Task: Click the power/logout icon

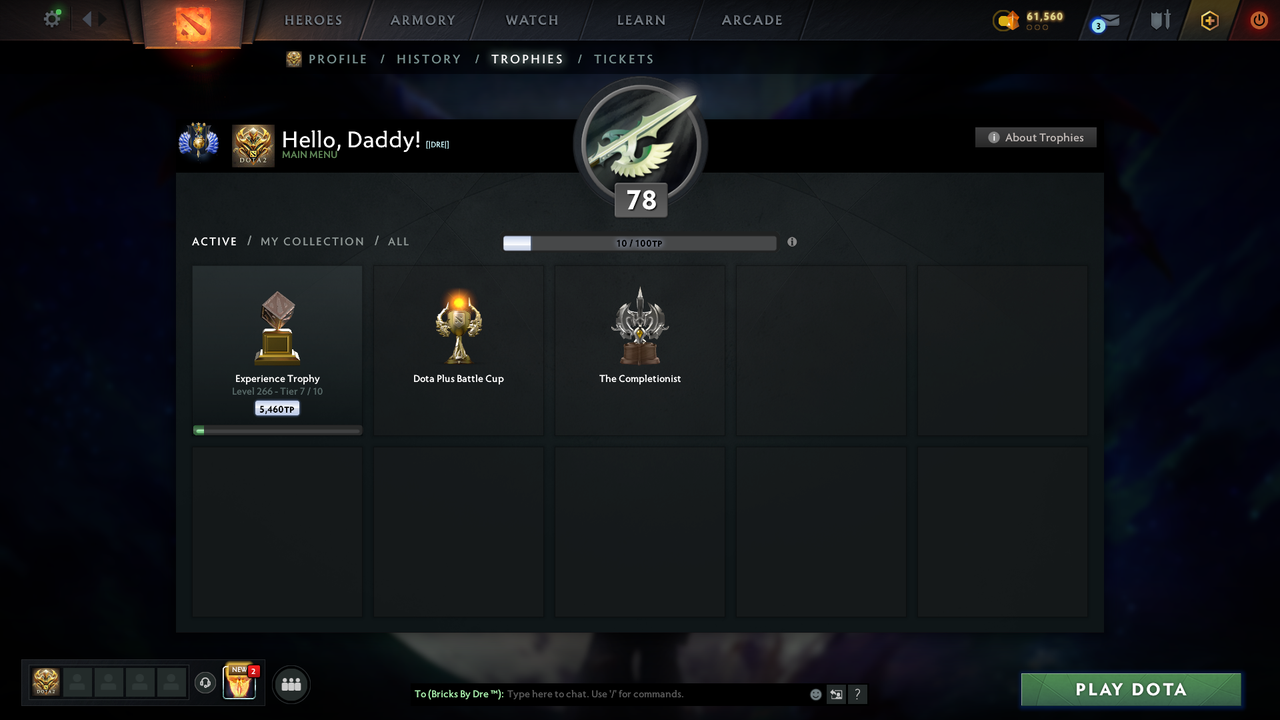Action: tap(1259, 20)
